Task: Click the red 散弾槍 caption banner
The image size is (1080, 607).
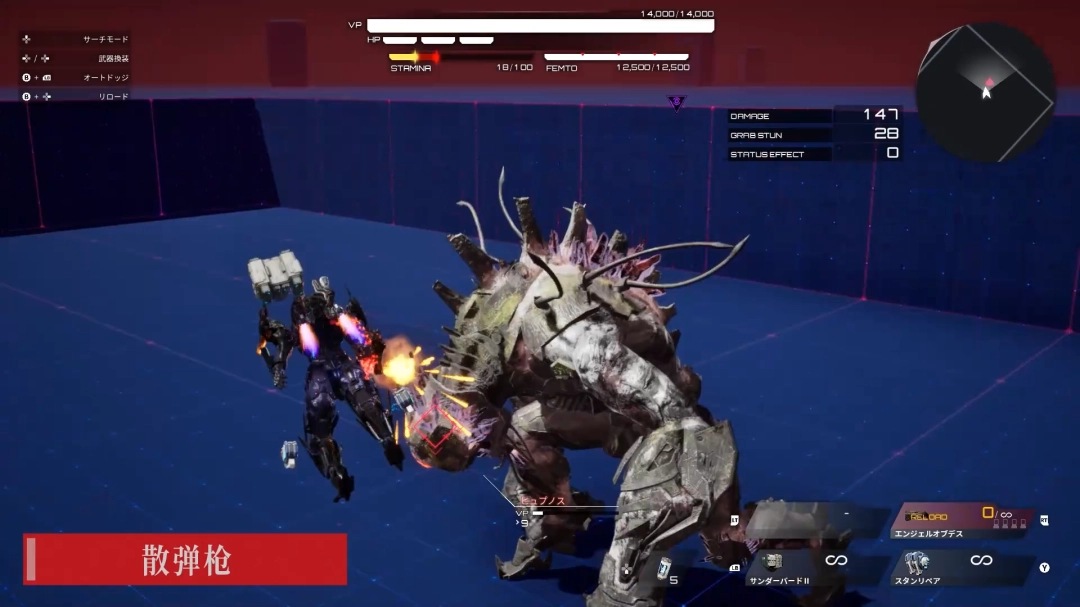Action: point(186,559)
